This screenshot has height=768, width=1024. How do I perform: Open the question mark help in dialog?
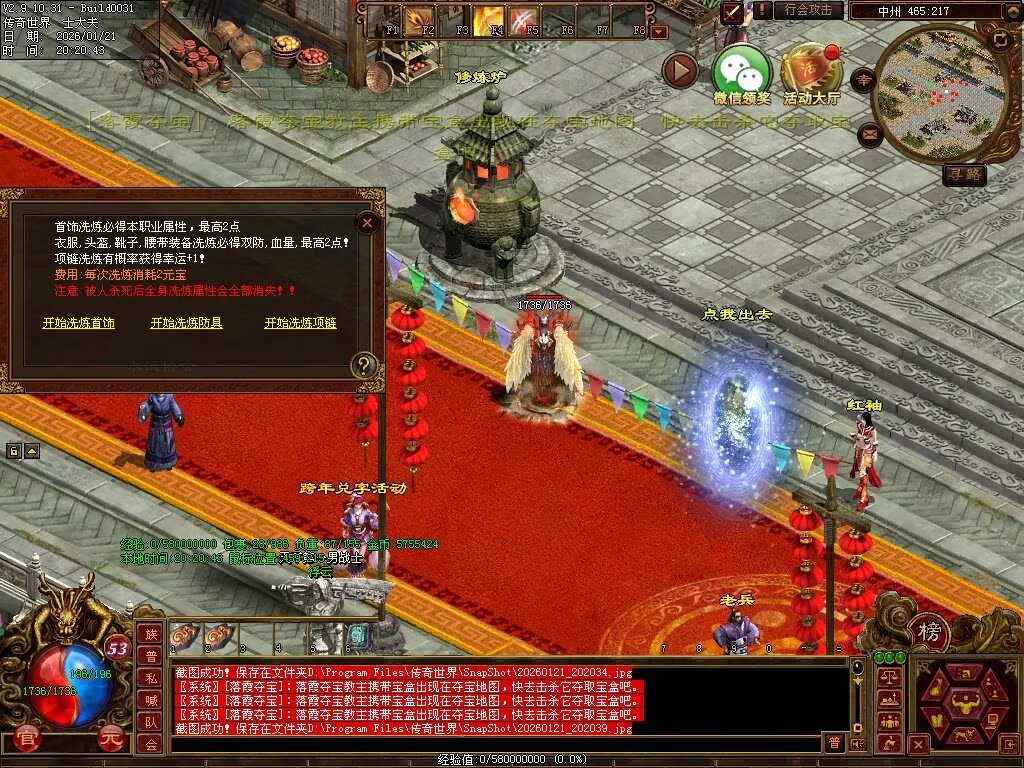(x=362, y=365)
